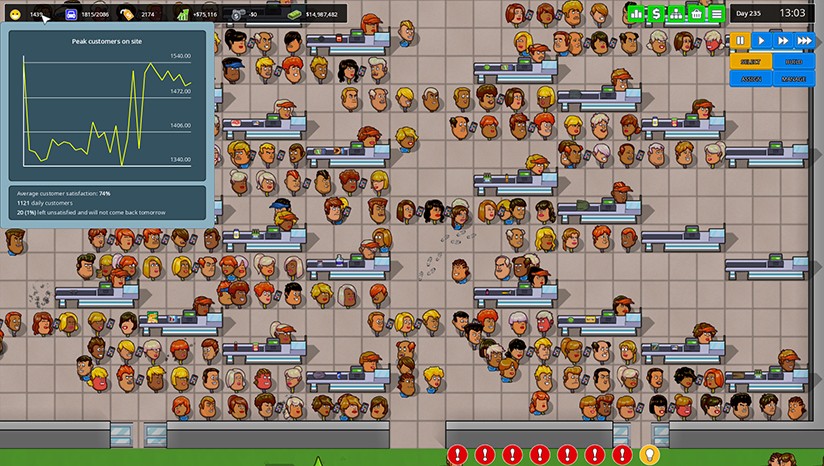
Task: Click the blue car parking icon
Action: tap(72, 14)
